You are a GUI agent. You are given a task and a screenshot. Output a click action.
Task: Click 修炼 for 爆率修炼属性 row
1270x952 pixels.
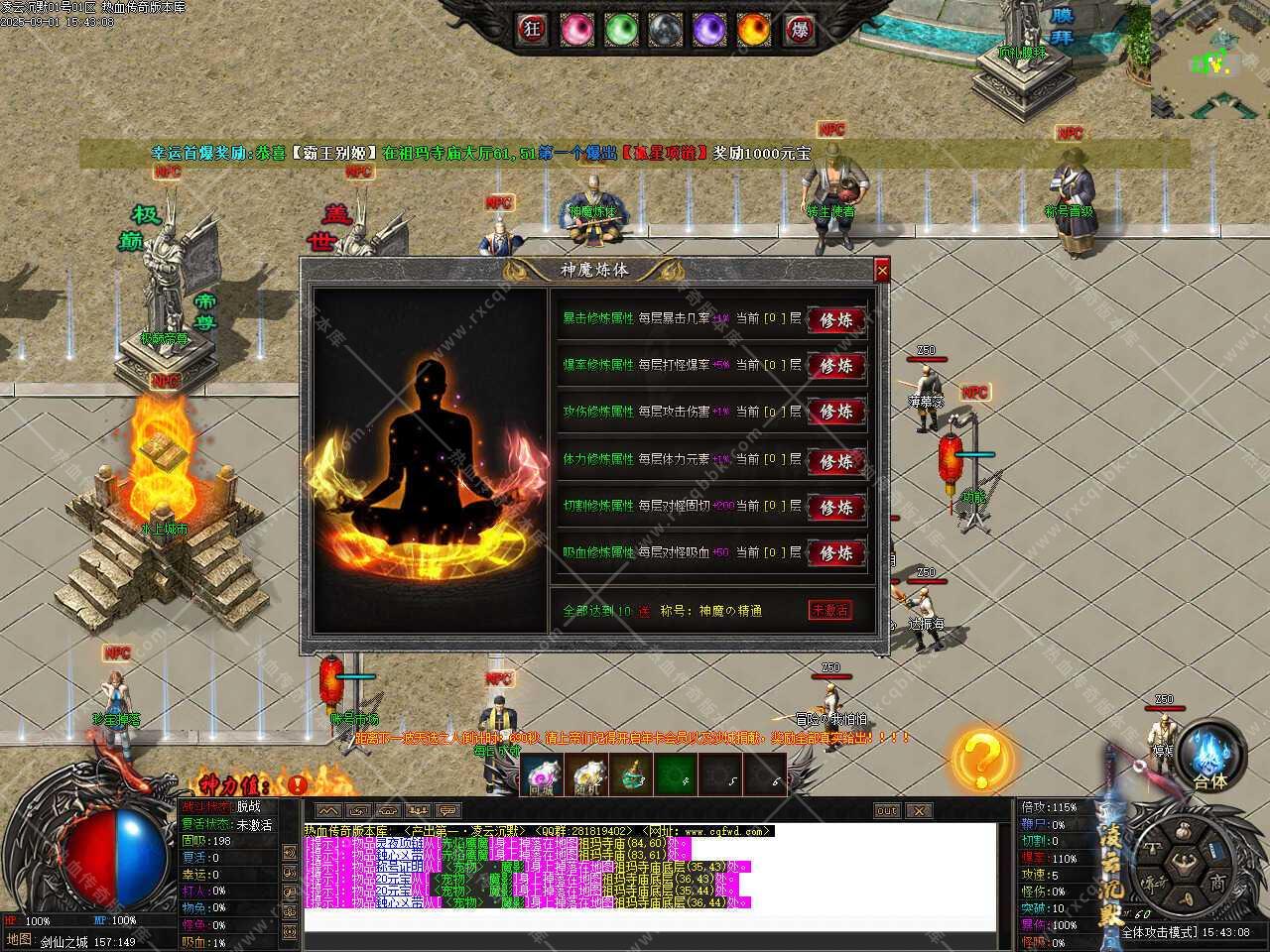click(835, 366)
